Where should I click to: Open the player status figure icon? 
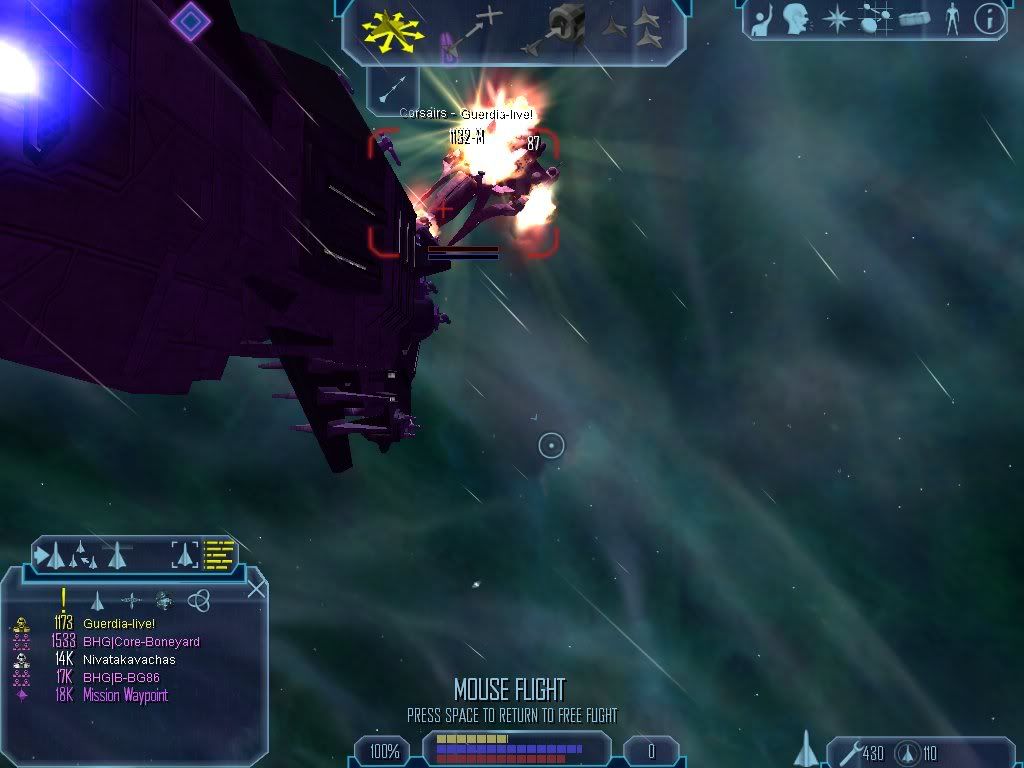point(951,18)
